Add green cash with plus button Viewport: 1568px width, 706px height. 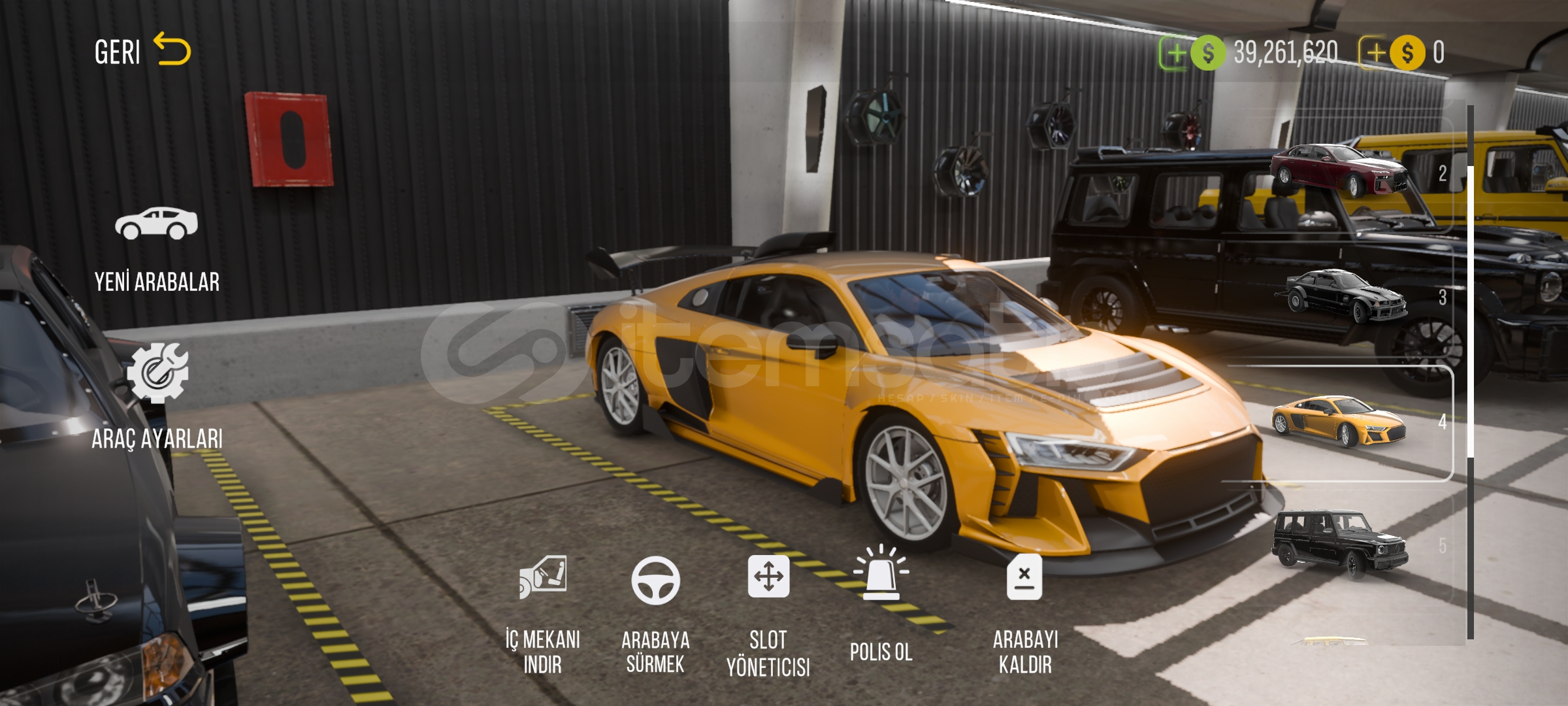[1175, 53]
